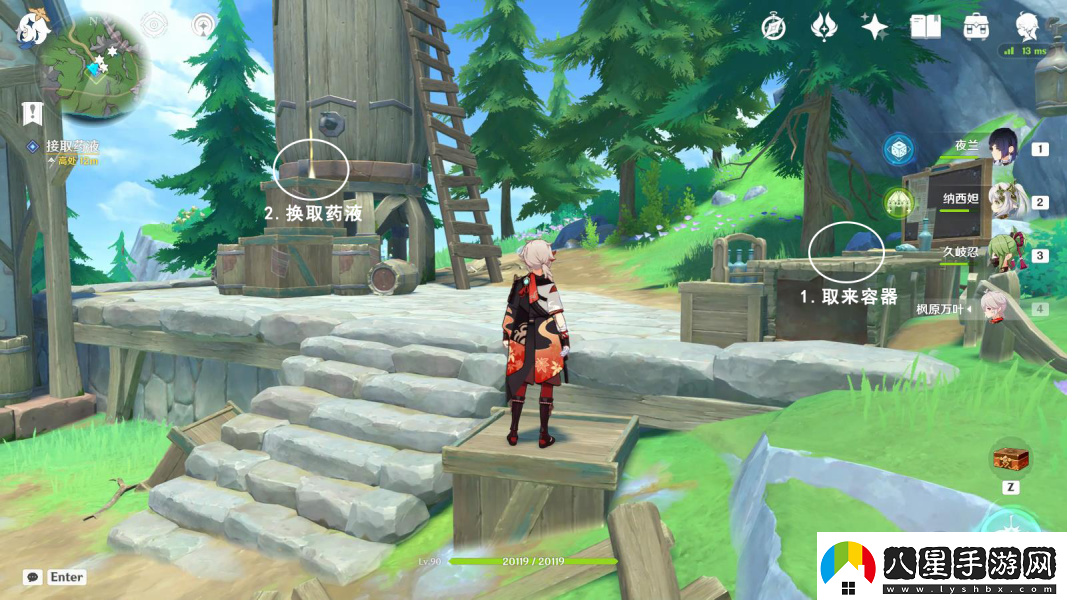Switch to party member 久岐忍
This screenshot has height=600, width=1067.
[1002, 254]
